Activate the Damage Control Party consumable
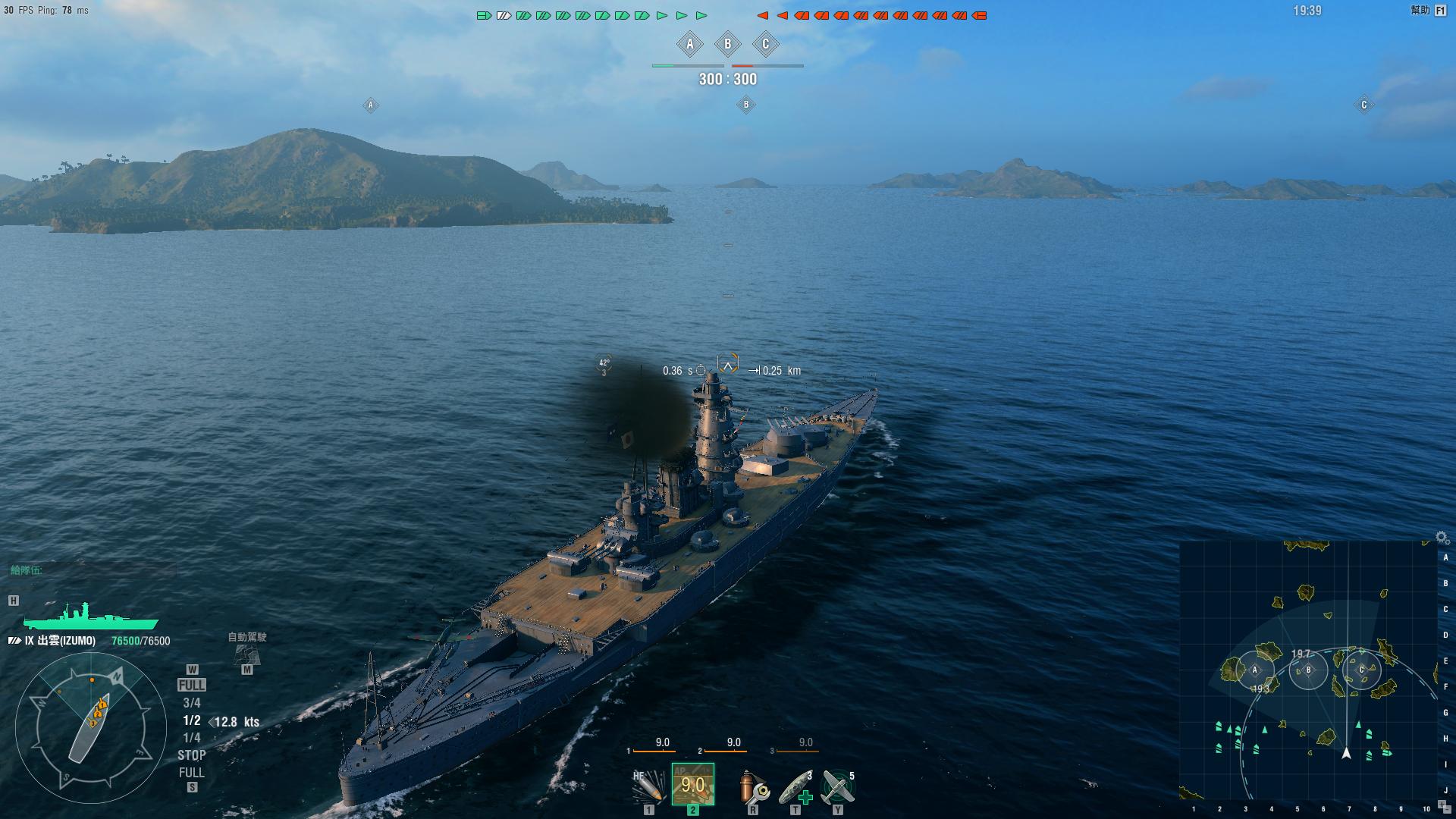 pyautogui.click(x=753, y=786)
